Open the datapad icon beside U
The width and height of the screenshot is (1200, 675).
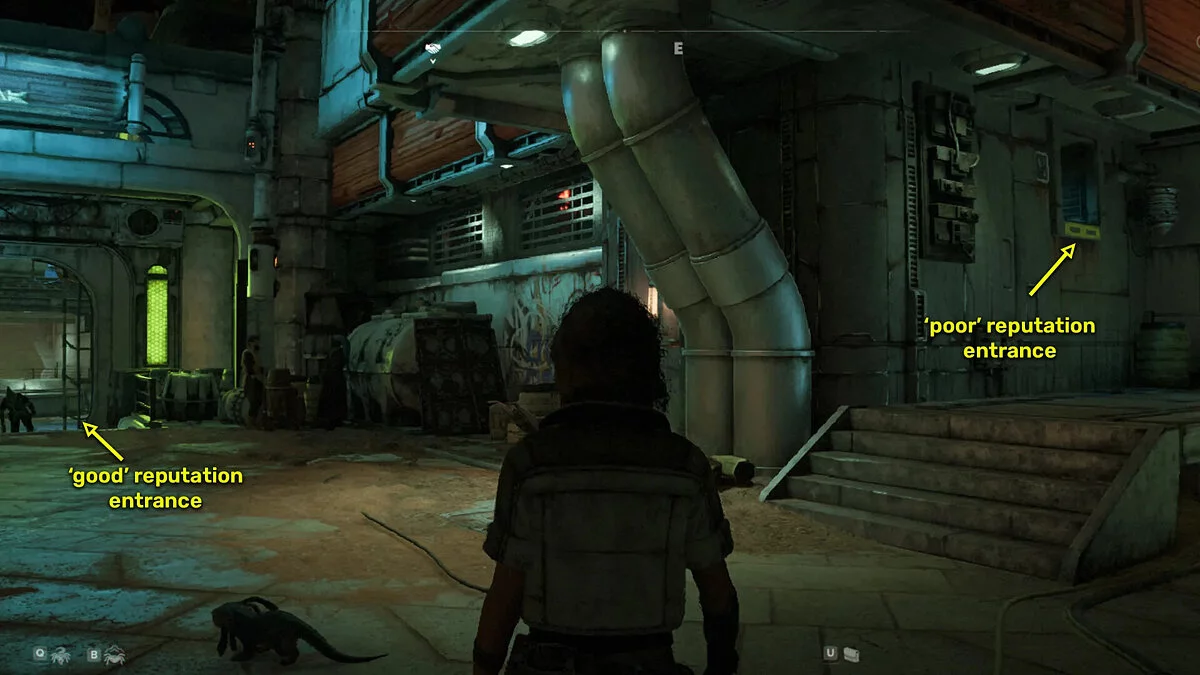(x=851, y=654)
